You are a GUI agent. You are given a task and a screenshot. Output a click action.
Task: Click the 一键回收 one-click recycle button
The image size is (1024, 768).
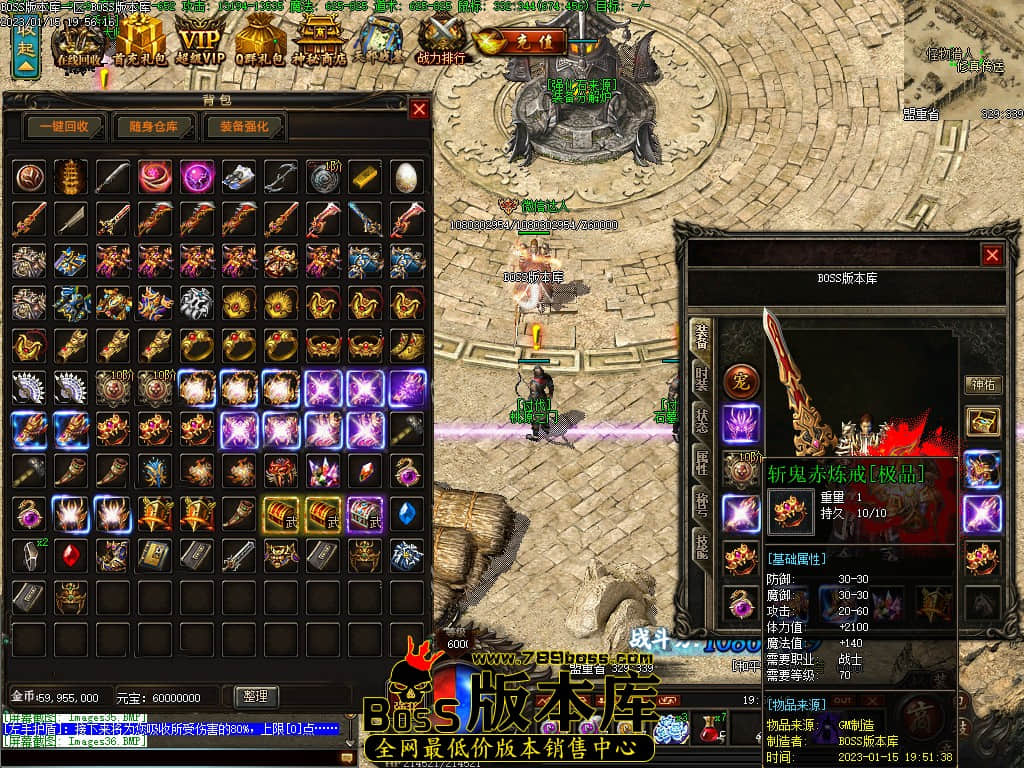pos(65,127)
